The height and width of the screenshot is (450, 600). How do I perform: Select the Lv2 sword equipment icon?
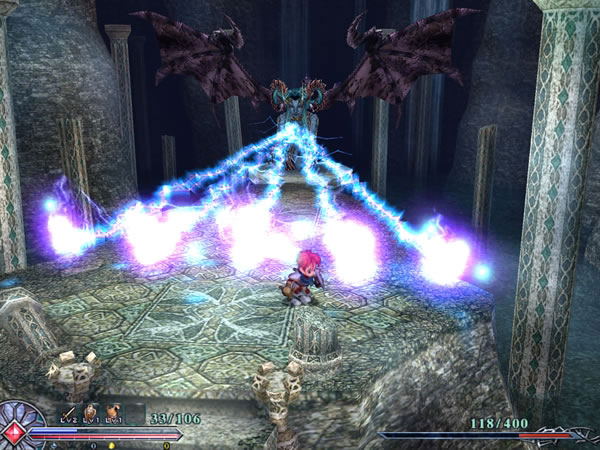70,411
